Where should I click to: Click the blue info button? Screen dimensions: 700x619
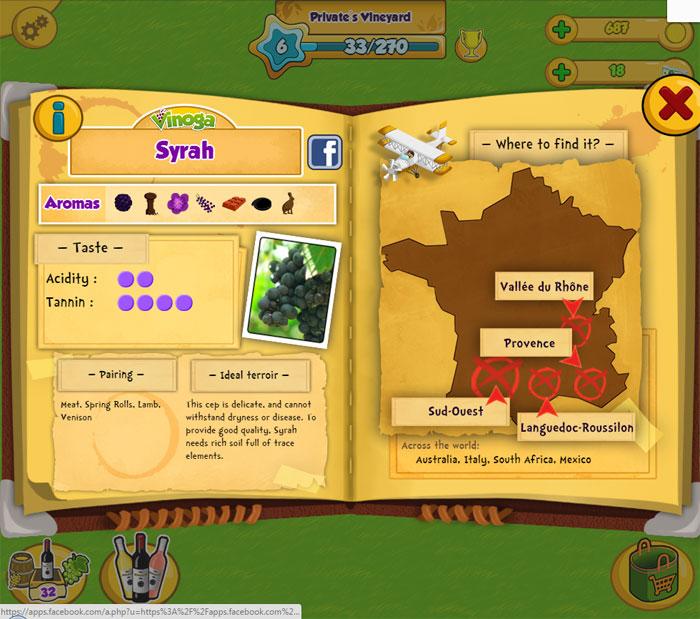point(58,118)
